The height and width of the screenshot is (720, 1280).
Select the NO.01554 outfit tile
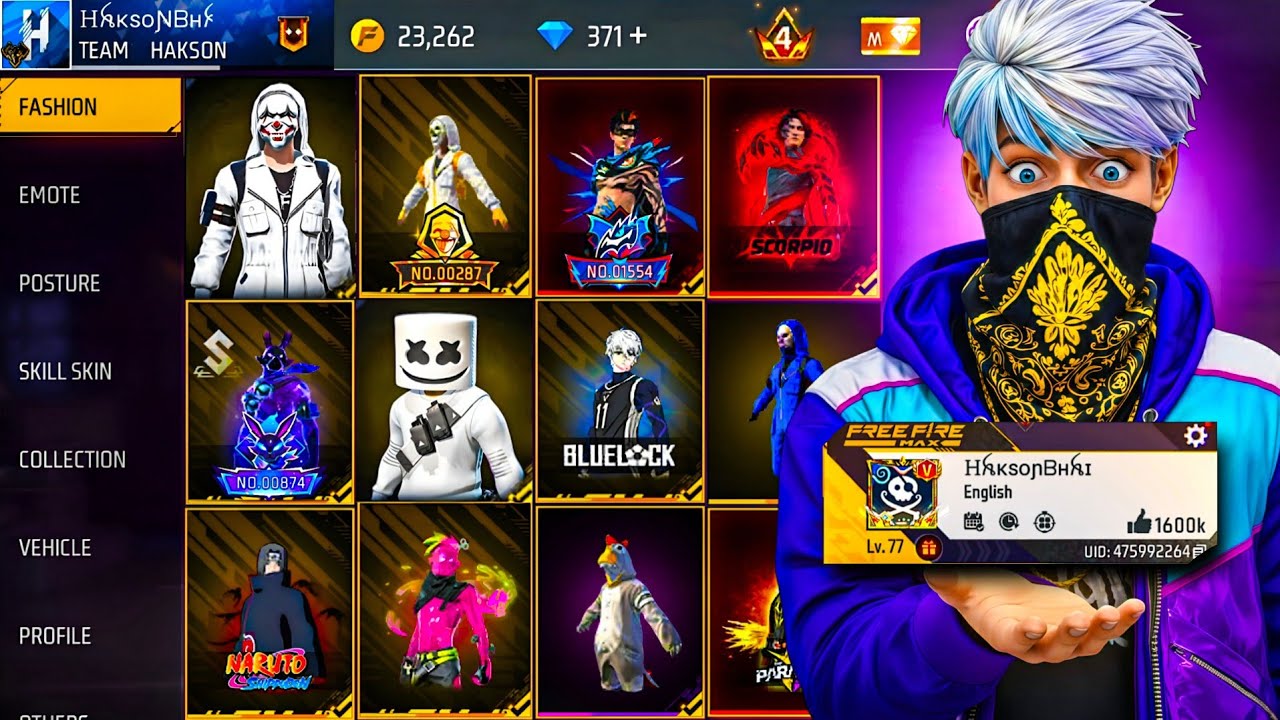pyautogui.click(x=618, y=186)
